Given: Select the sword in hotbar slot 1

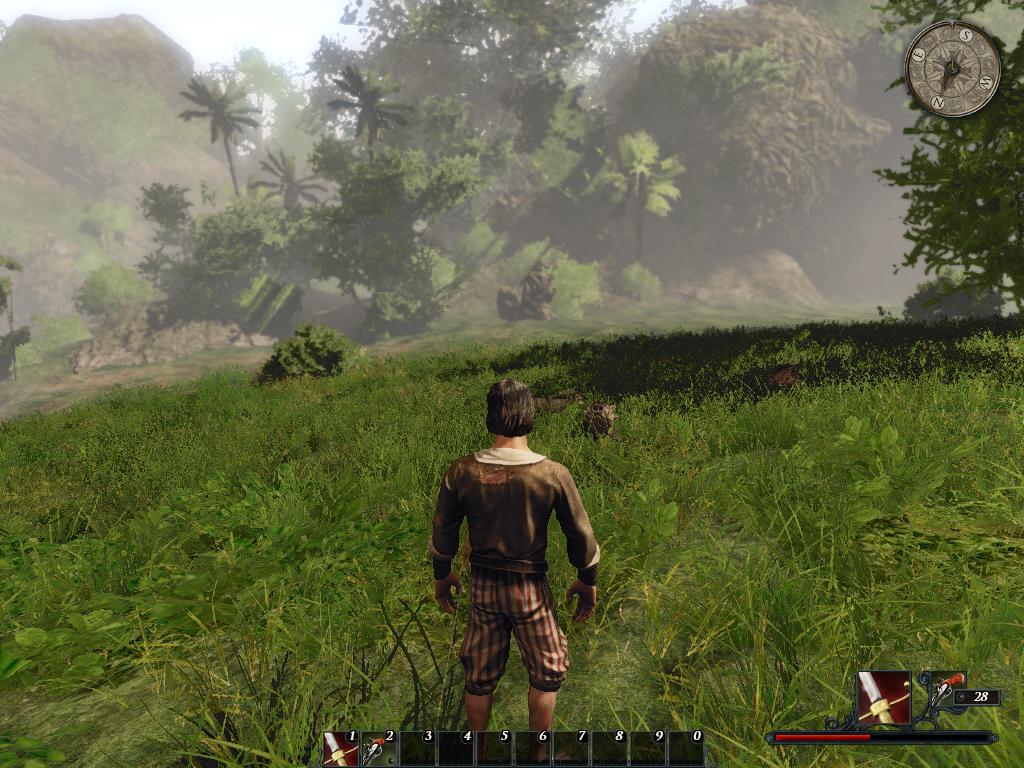Looking at the screenshot, I should [340, 749].
